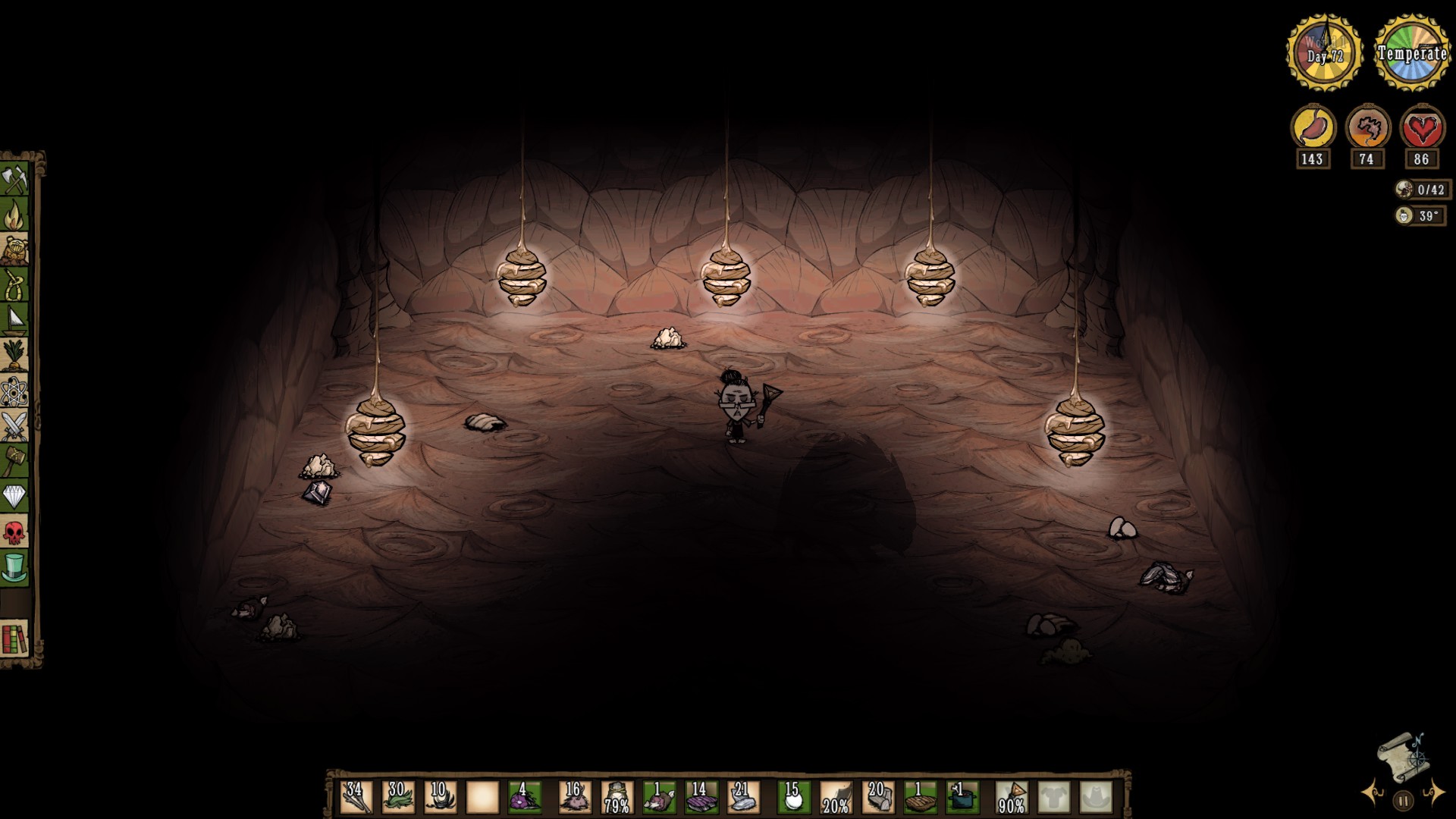The width and height of the screenshot is (1456, 819).
Task: Select the twigs stack of 34
Action: coord(356,797)
